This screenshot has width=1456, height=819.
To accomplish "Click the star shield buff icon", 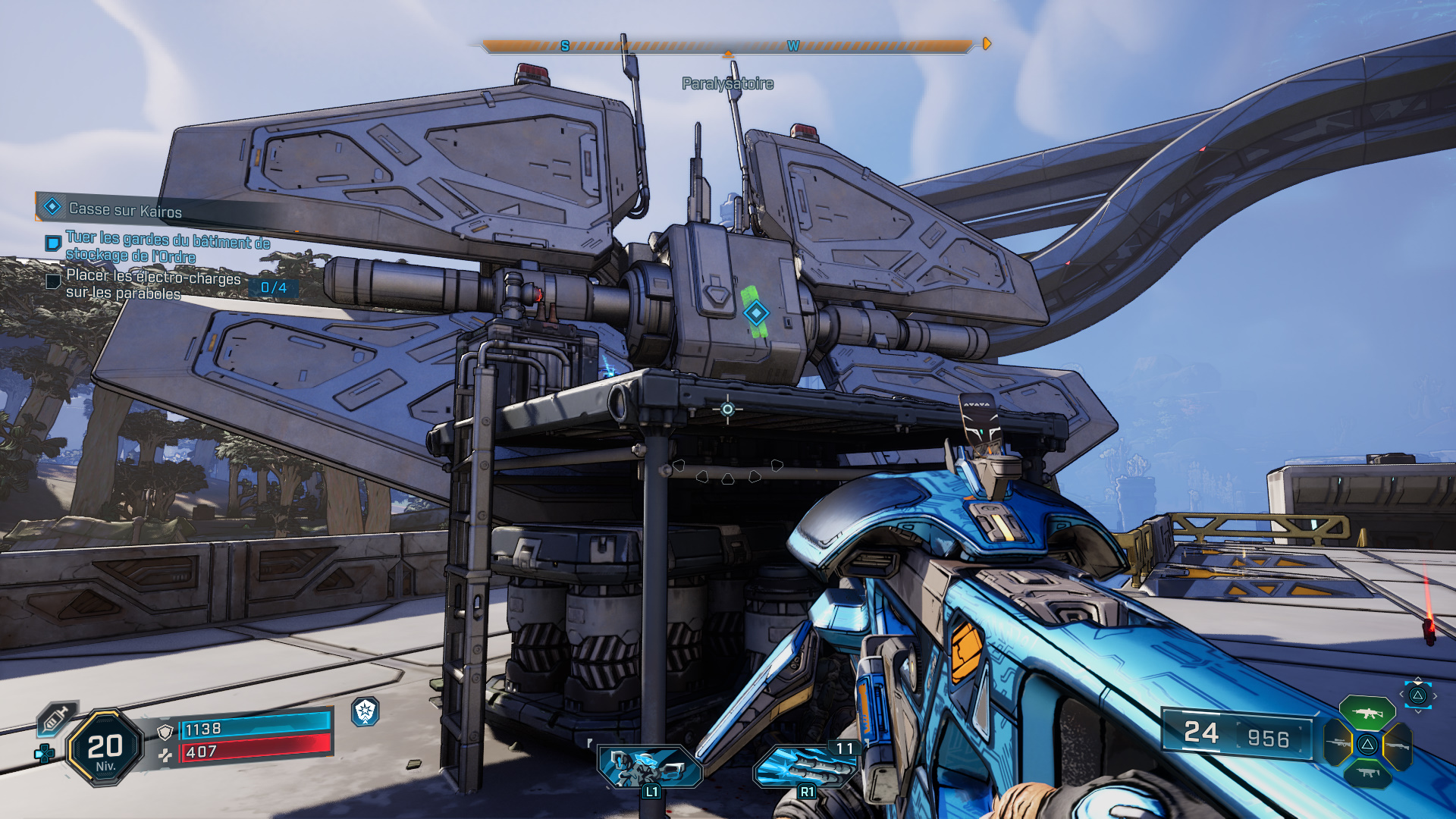I will point(366,711).
